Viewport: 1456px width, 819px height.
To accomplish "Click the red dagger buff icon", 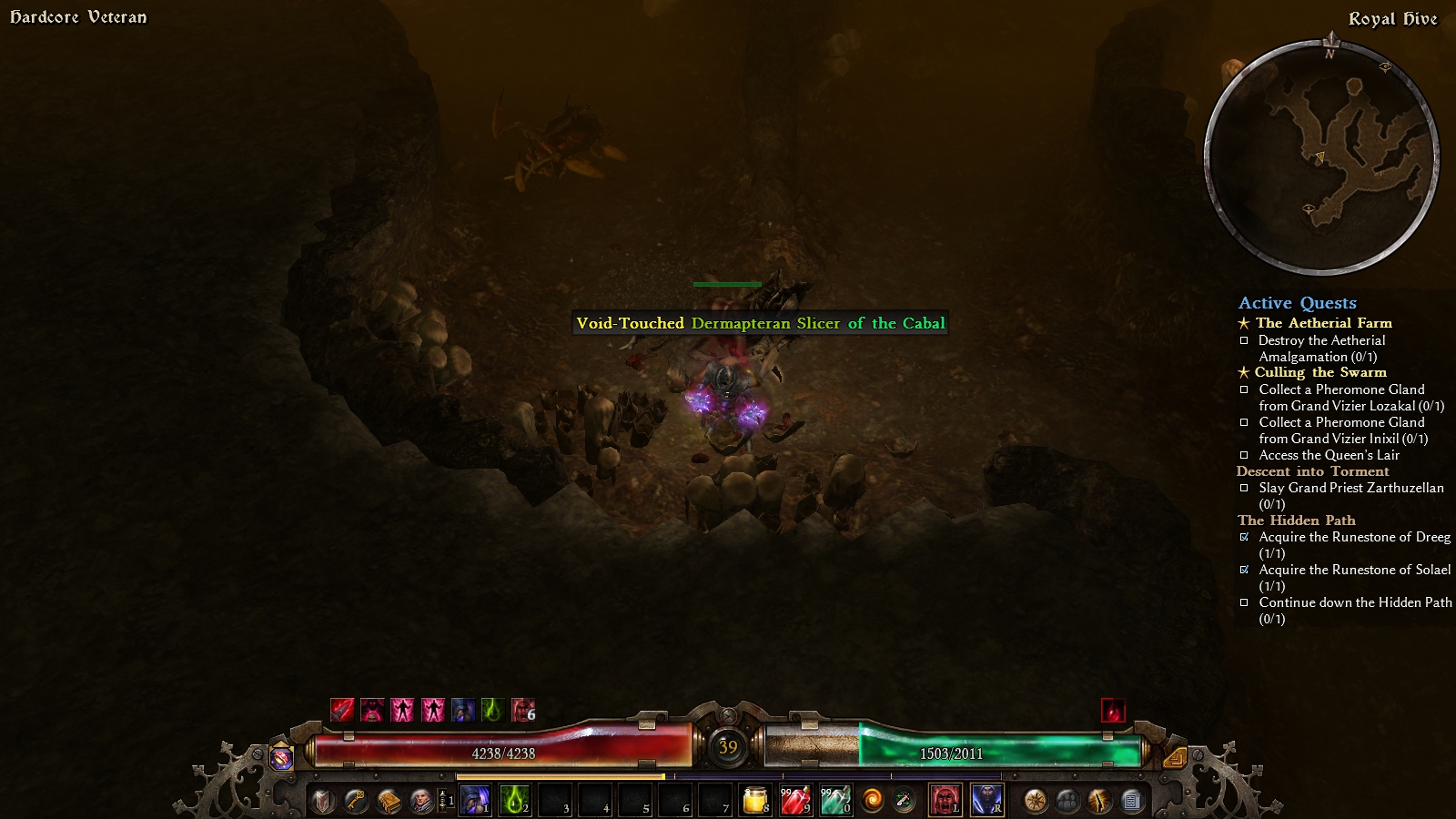I will pos(342,710).
